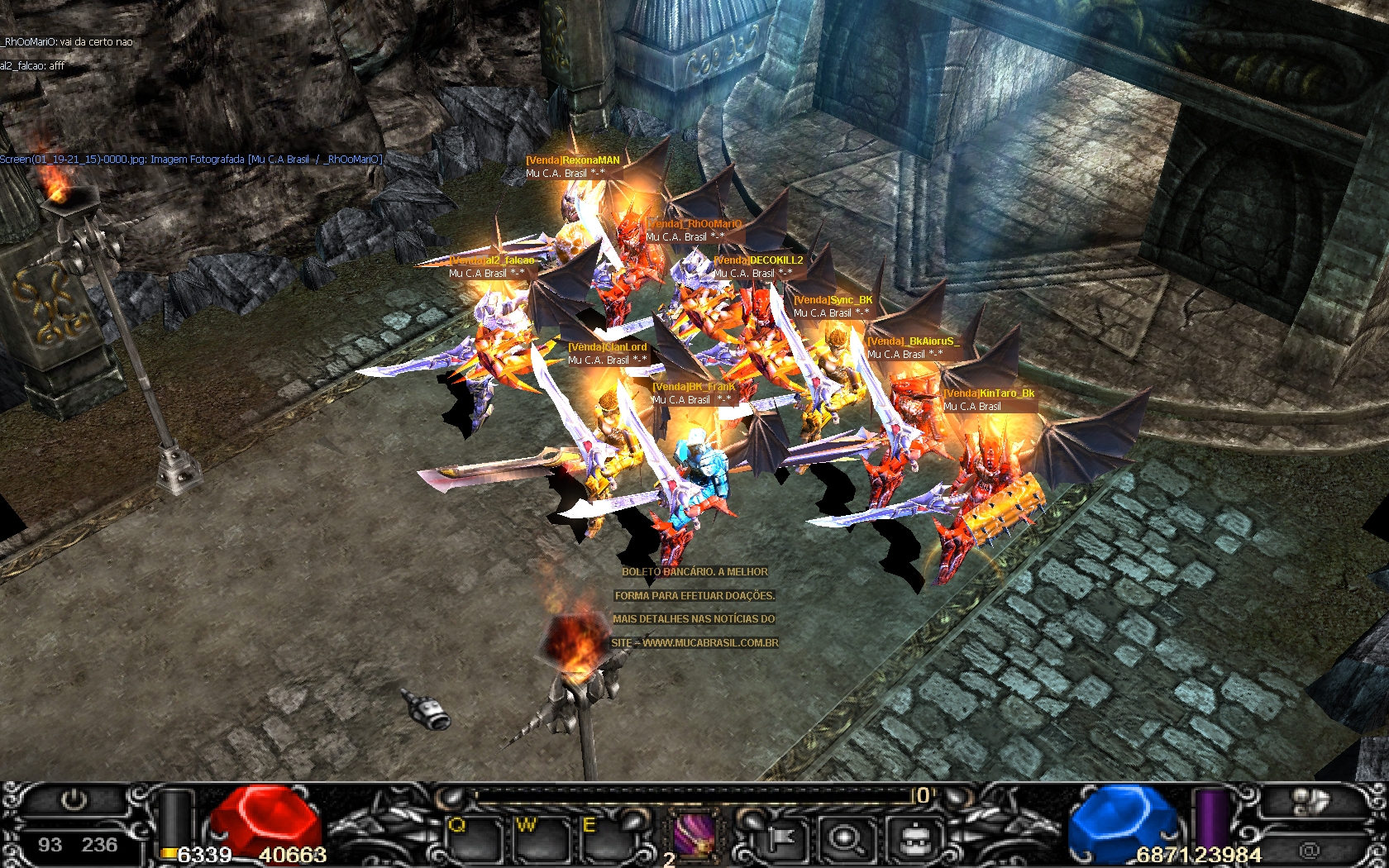
Task: Select the W potion hotkey slot
Action: (539, 839)
